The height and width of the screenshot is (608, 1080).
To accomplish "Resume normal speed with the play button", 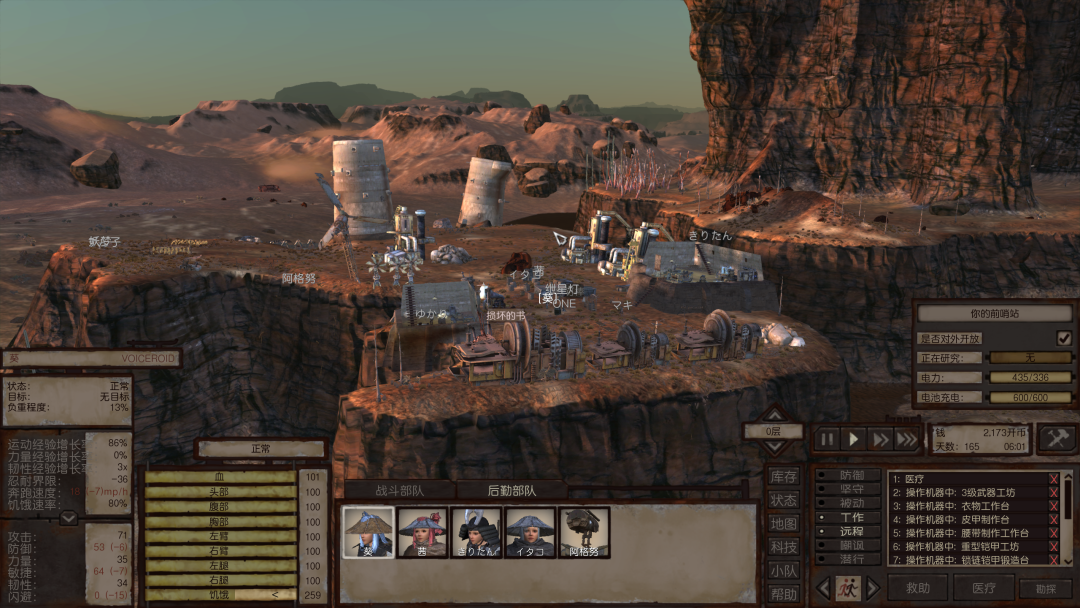I will pyautogui.click(x=854, y=438).
